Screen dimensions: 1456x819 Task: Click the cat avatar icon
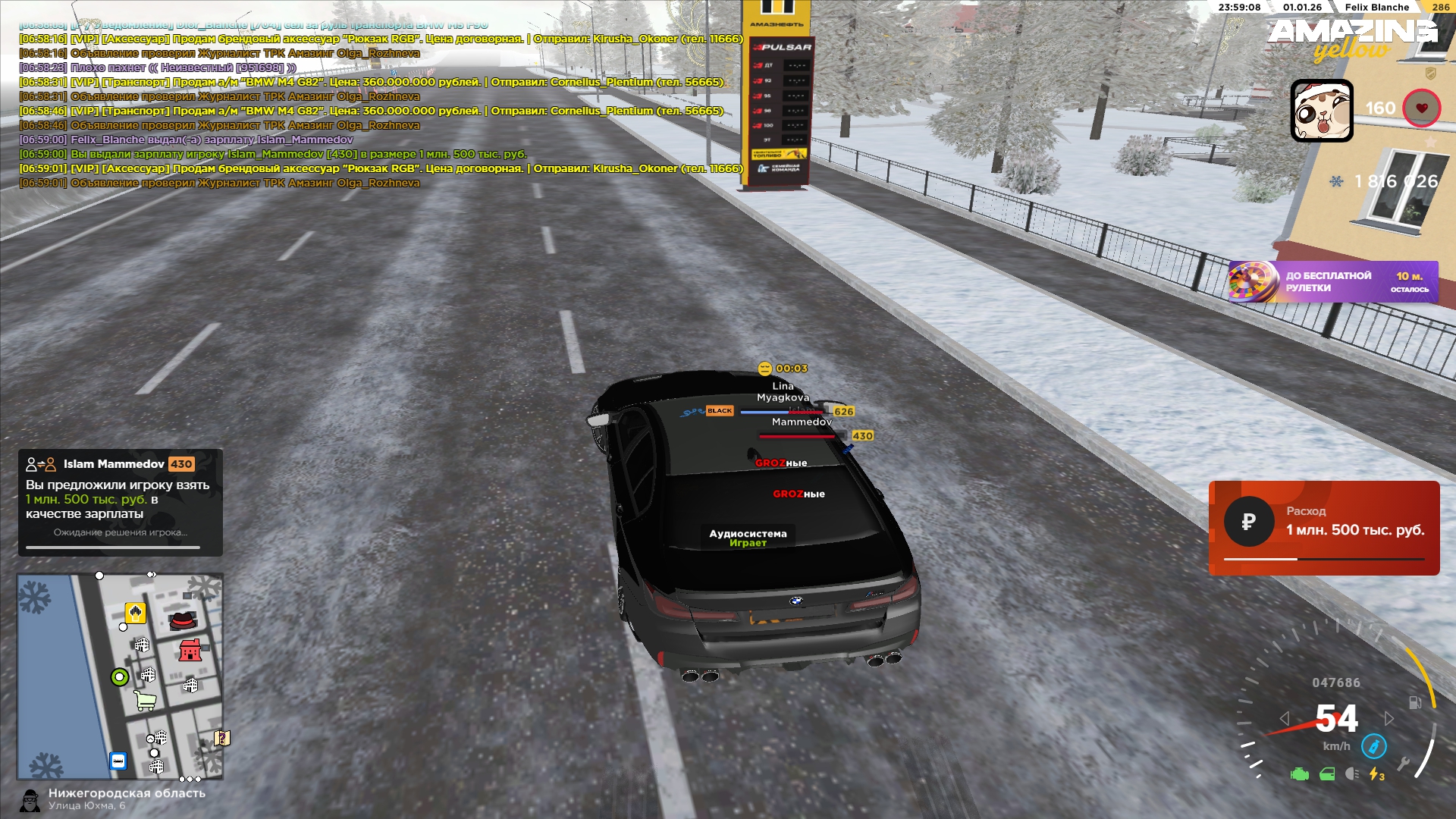point(1322,111)
